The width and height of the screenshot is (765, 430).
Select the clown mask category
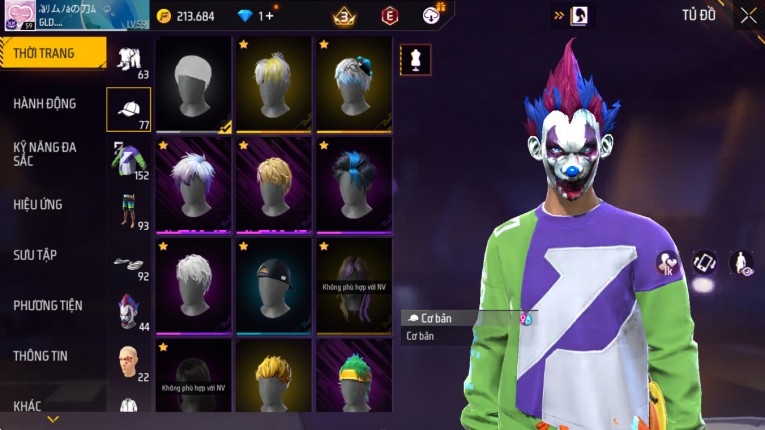(x=128, y=311)
